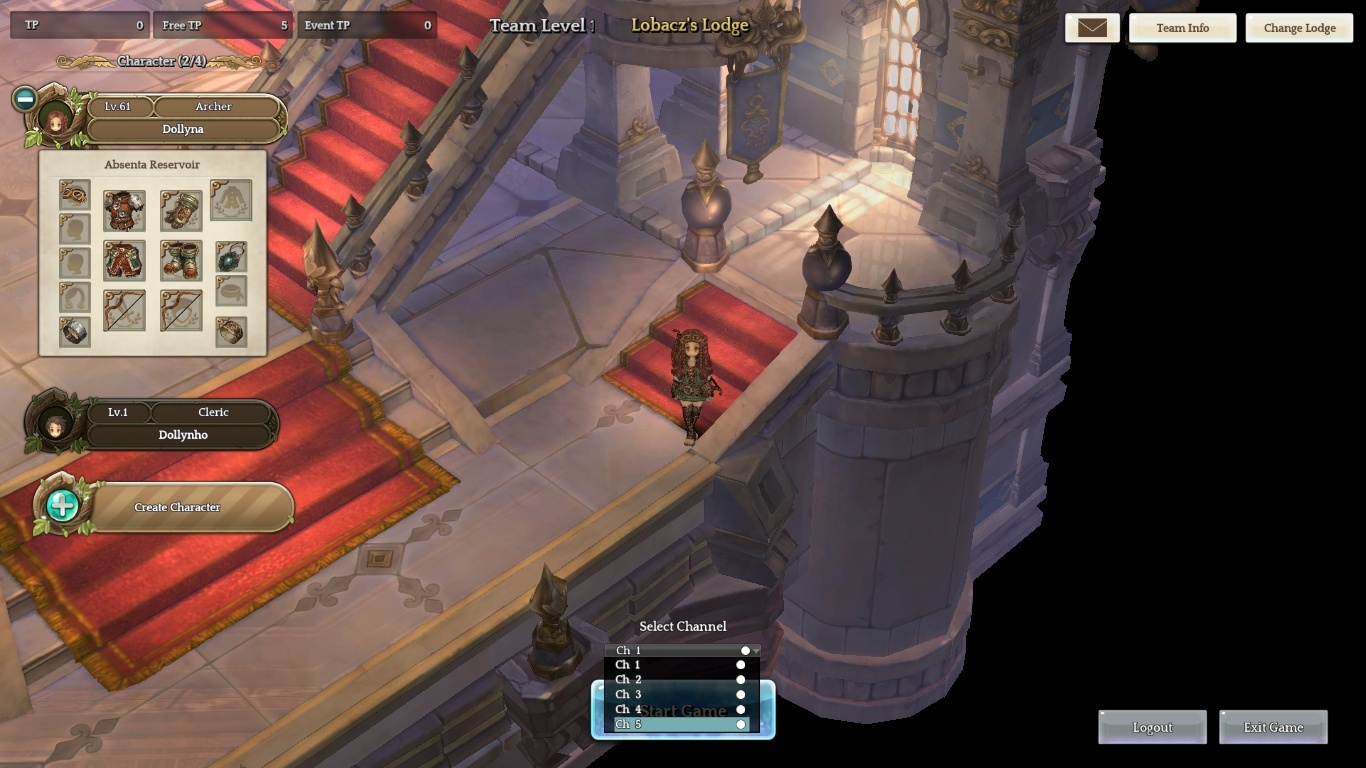Select the goggles accessory slot
The height and width of the screenshot is (768, 1366).
click(75, 194)
